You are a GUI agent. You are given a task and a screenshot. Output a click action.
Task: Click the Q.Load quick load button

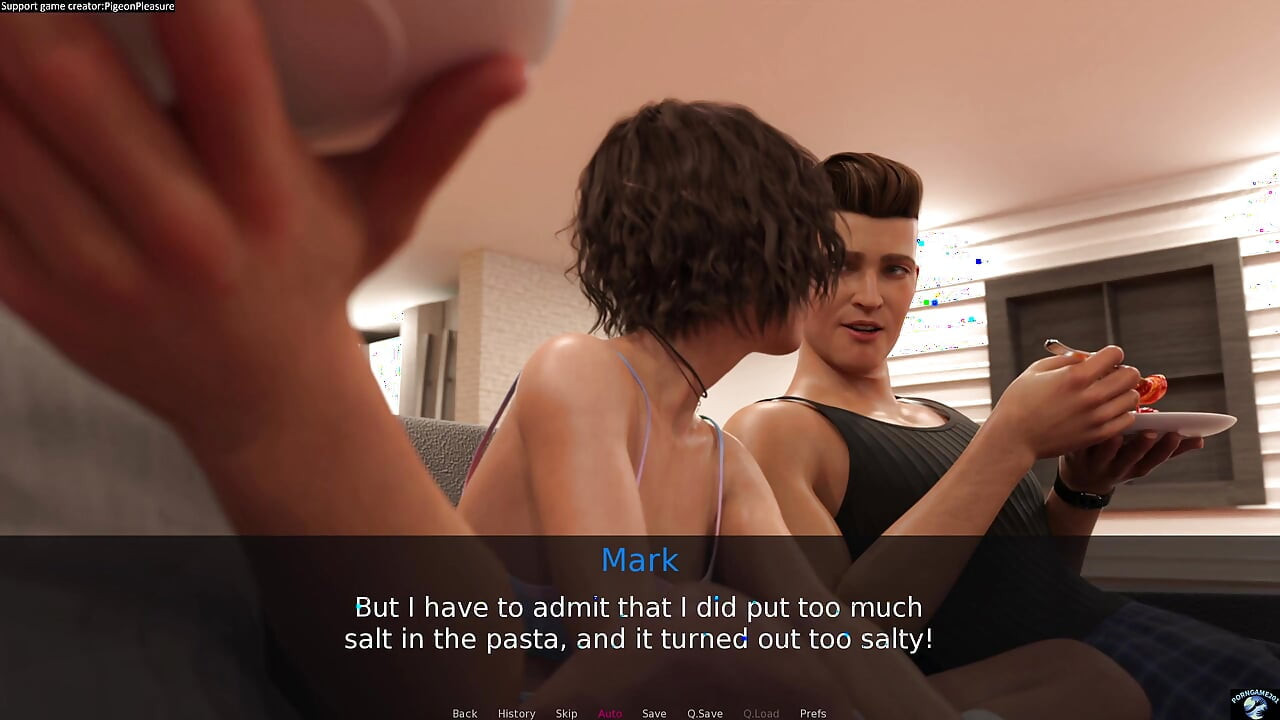pyautogui.click(x=761, y=713)
